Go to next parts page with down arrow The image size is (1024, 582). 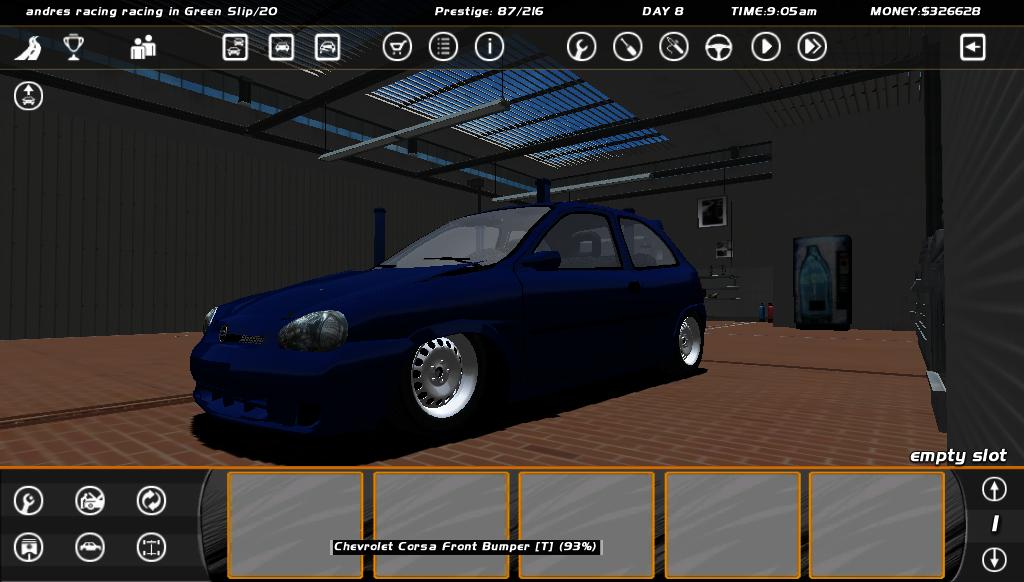click(x=993, y=558)
